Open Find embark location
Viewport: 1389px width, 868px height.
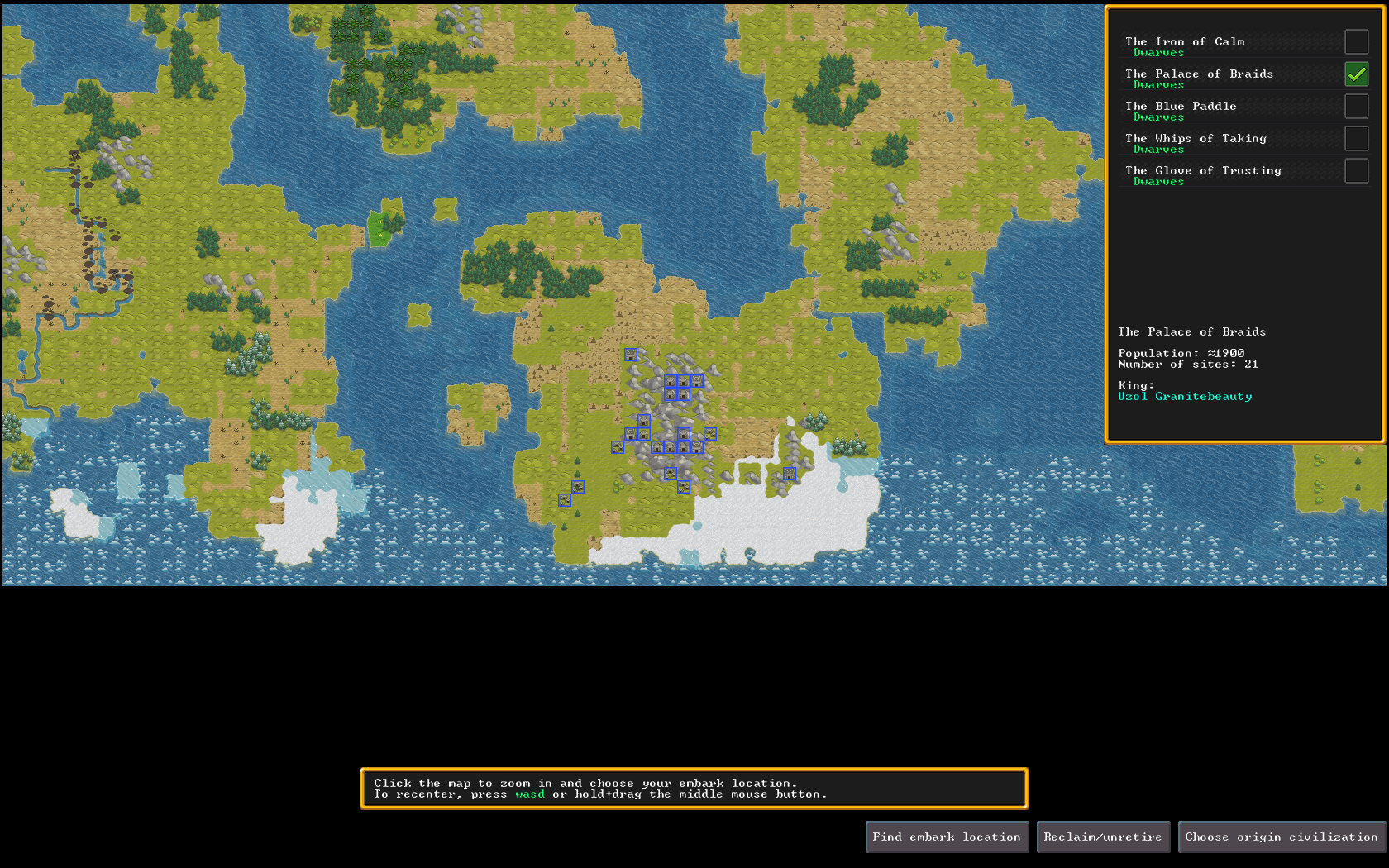point(947,837)
